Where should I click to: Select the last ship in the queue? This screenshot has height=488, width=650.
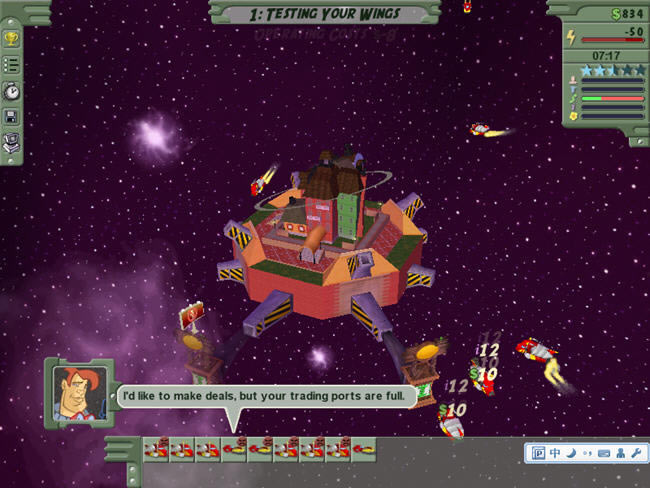tap(365, 451)
